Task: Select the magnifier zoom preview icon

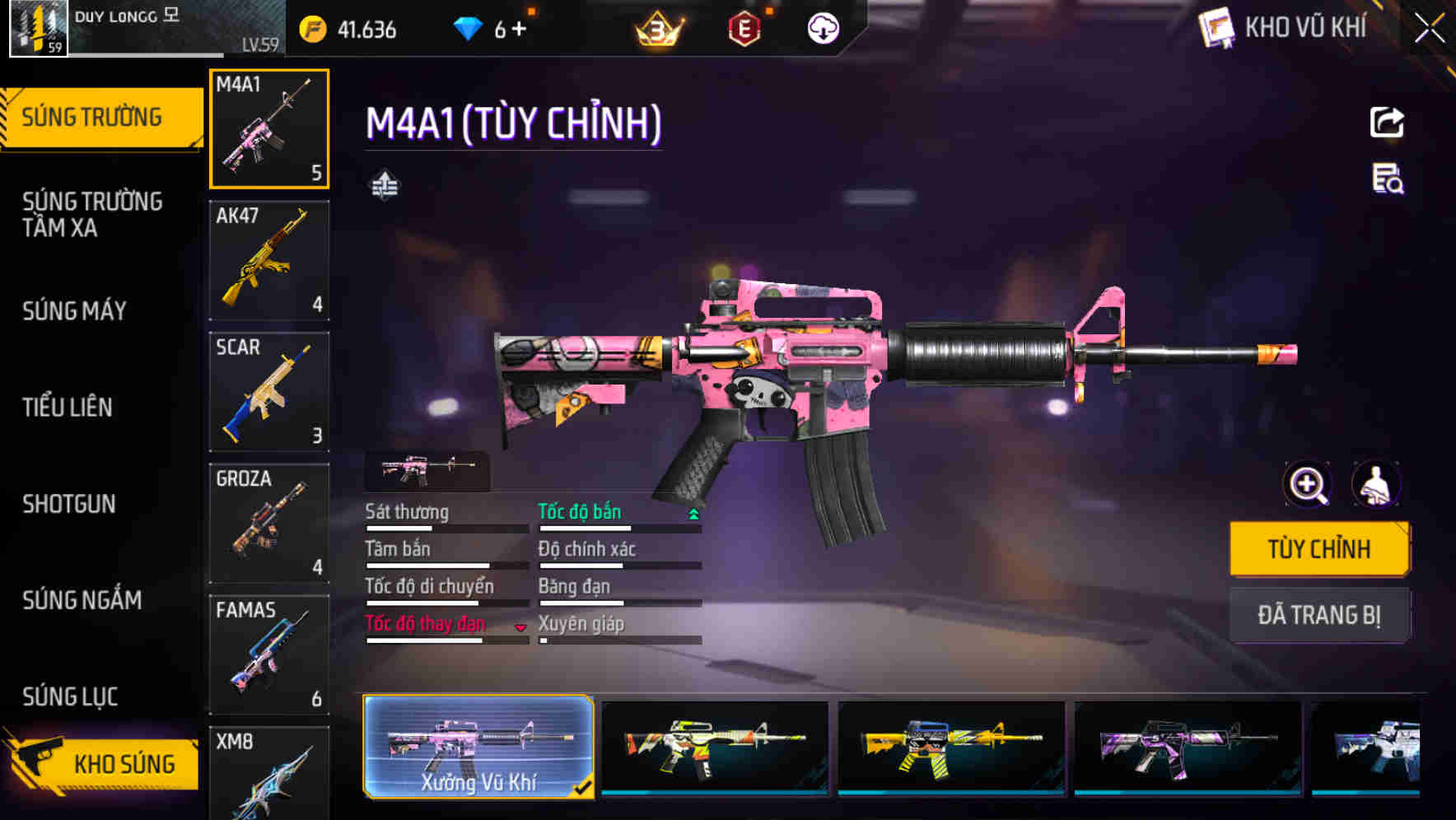Action: (1307, 485)
